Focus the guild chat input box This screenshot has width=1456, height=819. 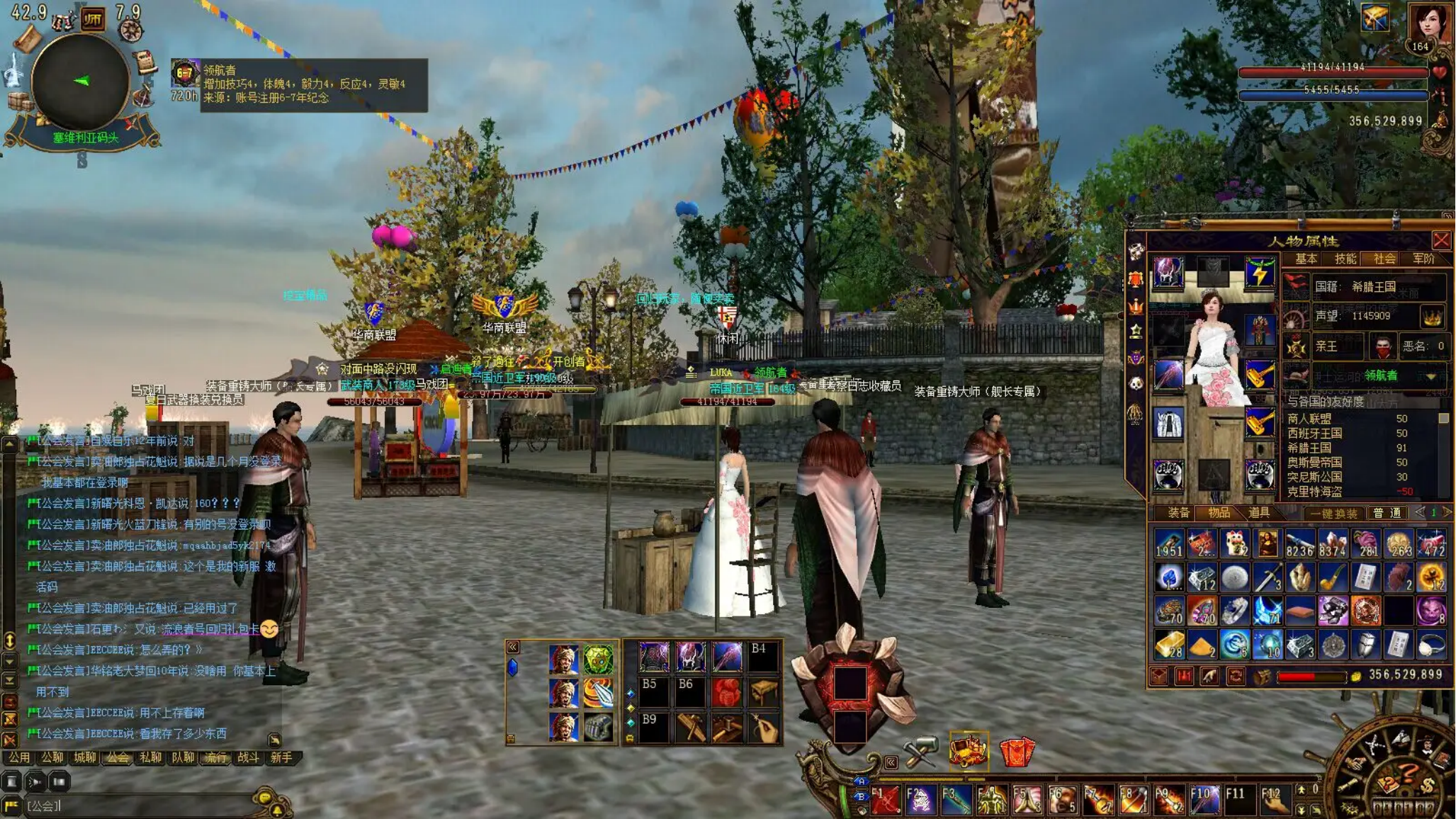point(142,806)
